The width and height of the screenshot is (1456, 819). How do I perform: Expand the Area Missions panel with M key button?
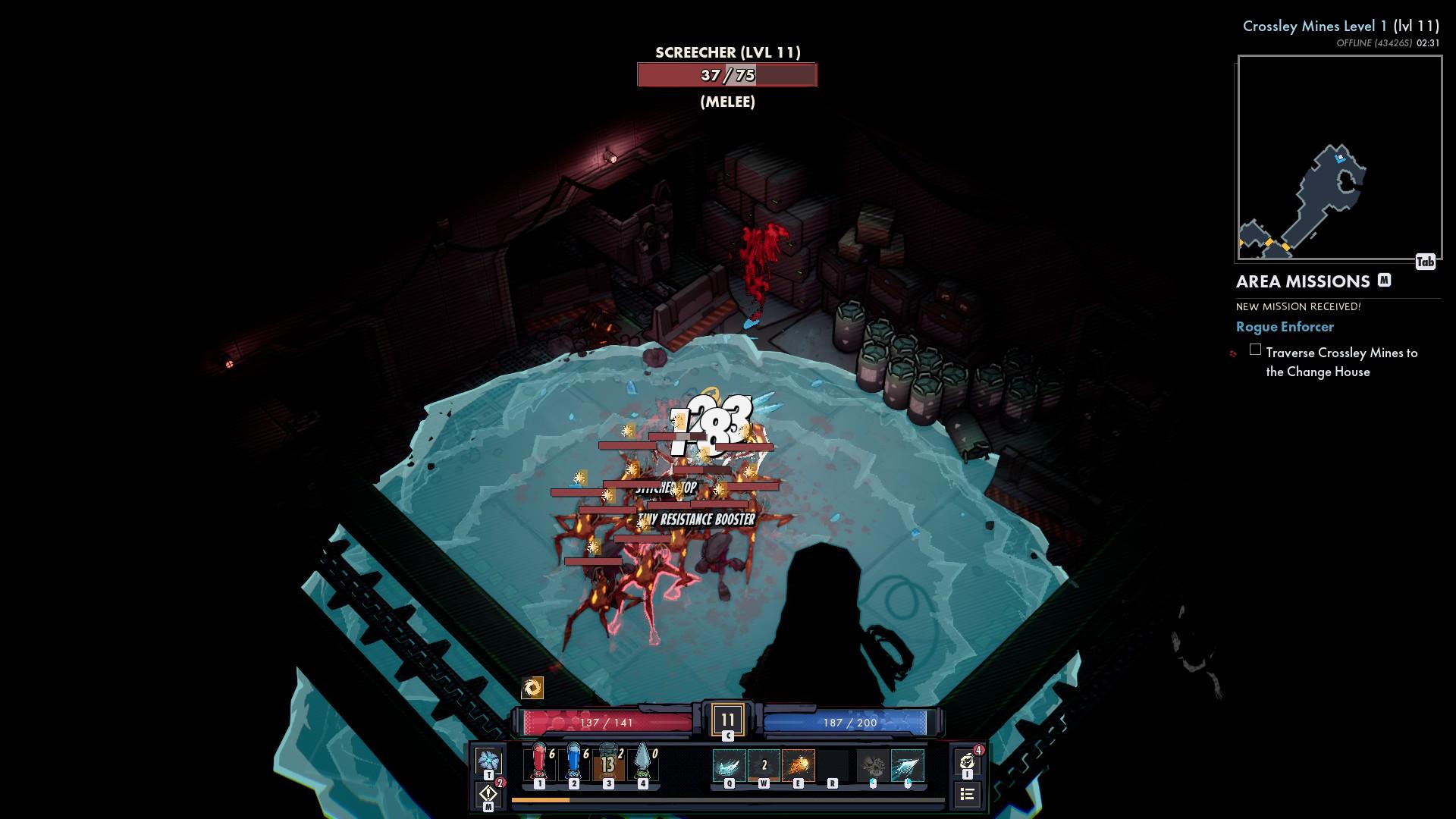pos(1385,280)
